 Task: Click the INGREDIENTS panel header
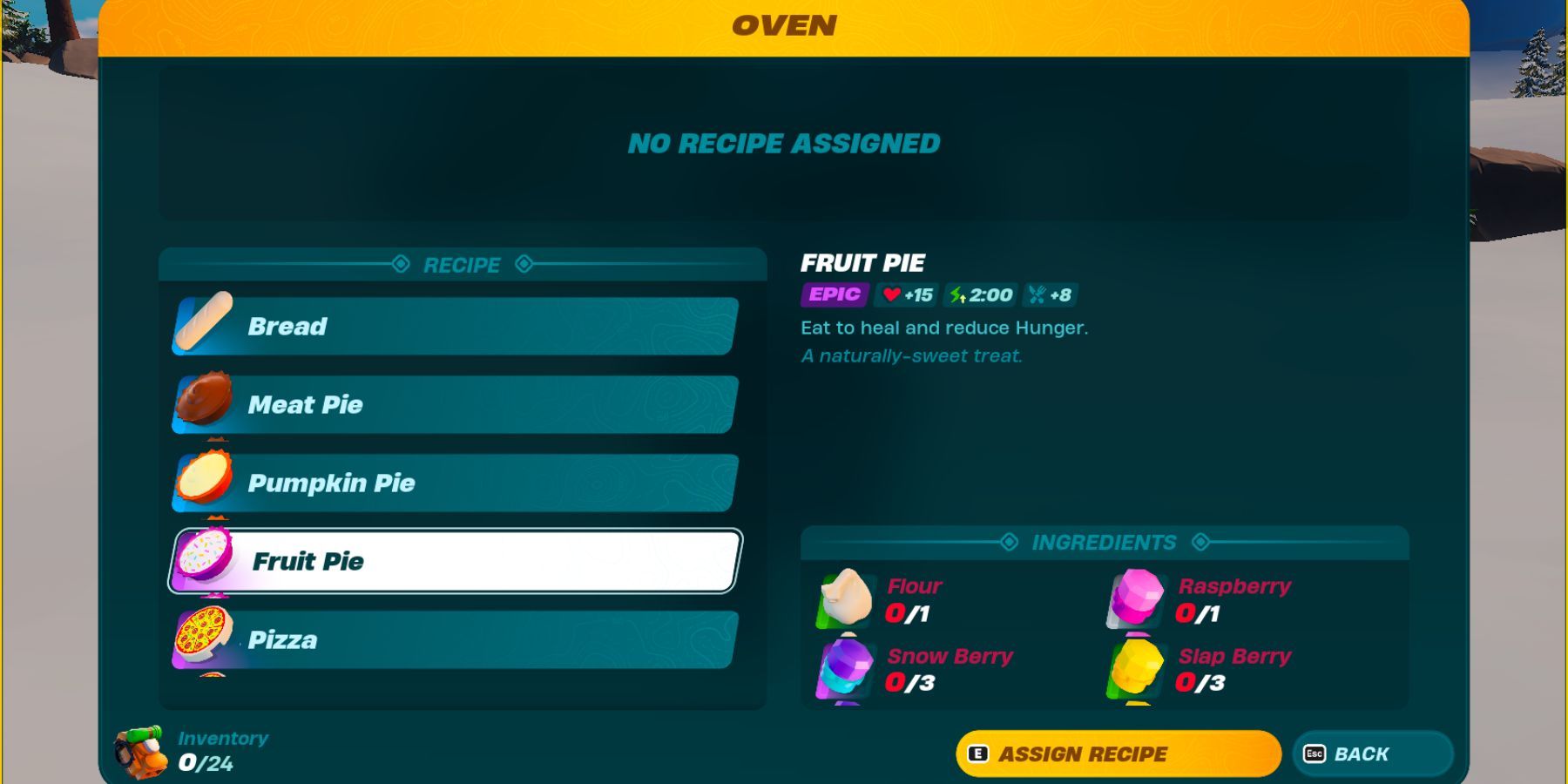point(1104,542)
